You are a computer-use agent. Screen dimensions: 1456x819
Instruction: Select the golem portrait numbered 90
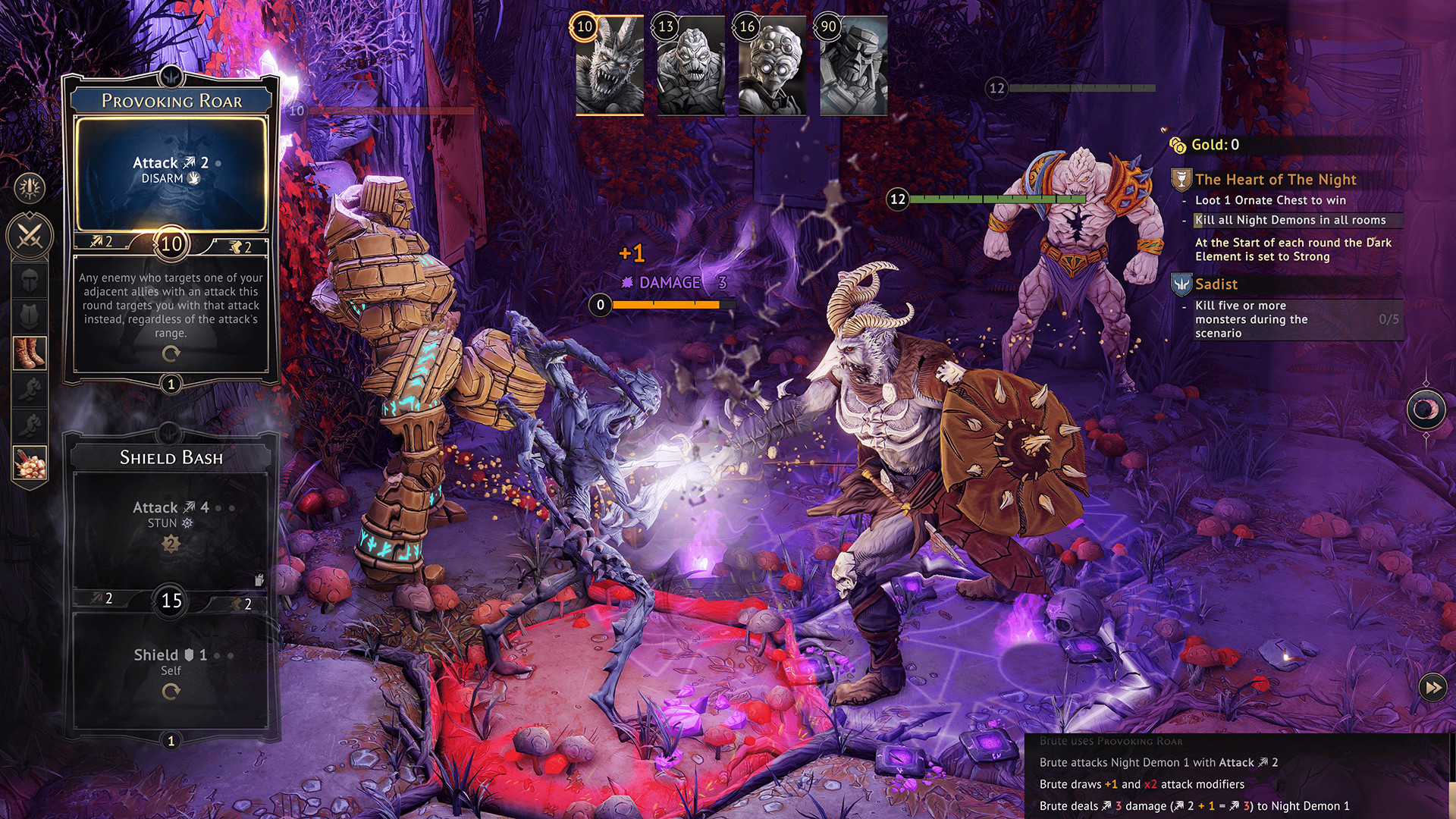pyautogui.click(x=855, y=64)
